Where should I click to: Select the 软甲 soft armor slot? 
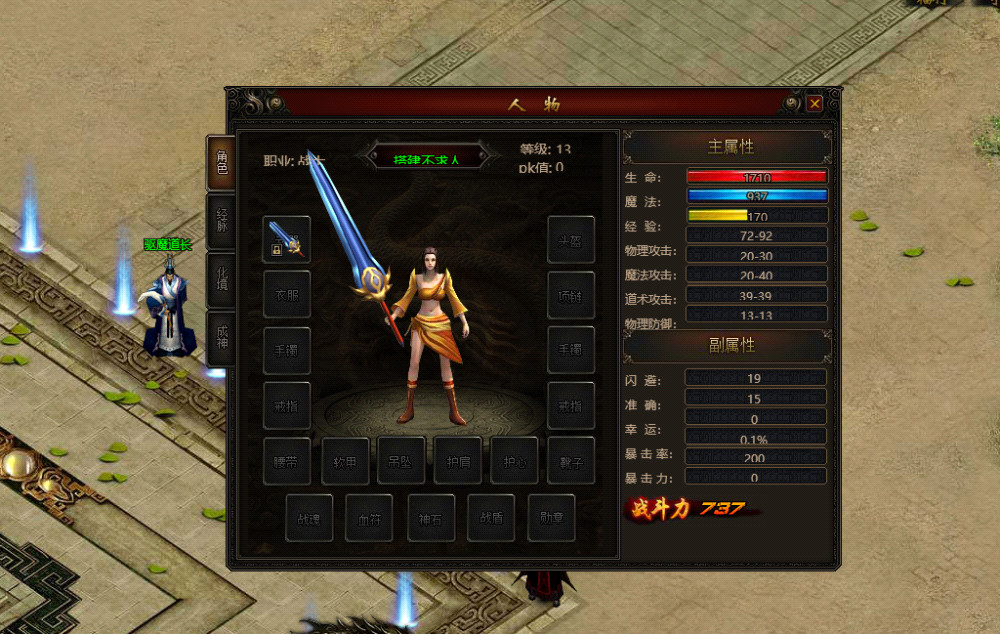345,461
